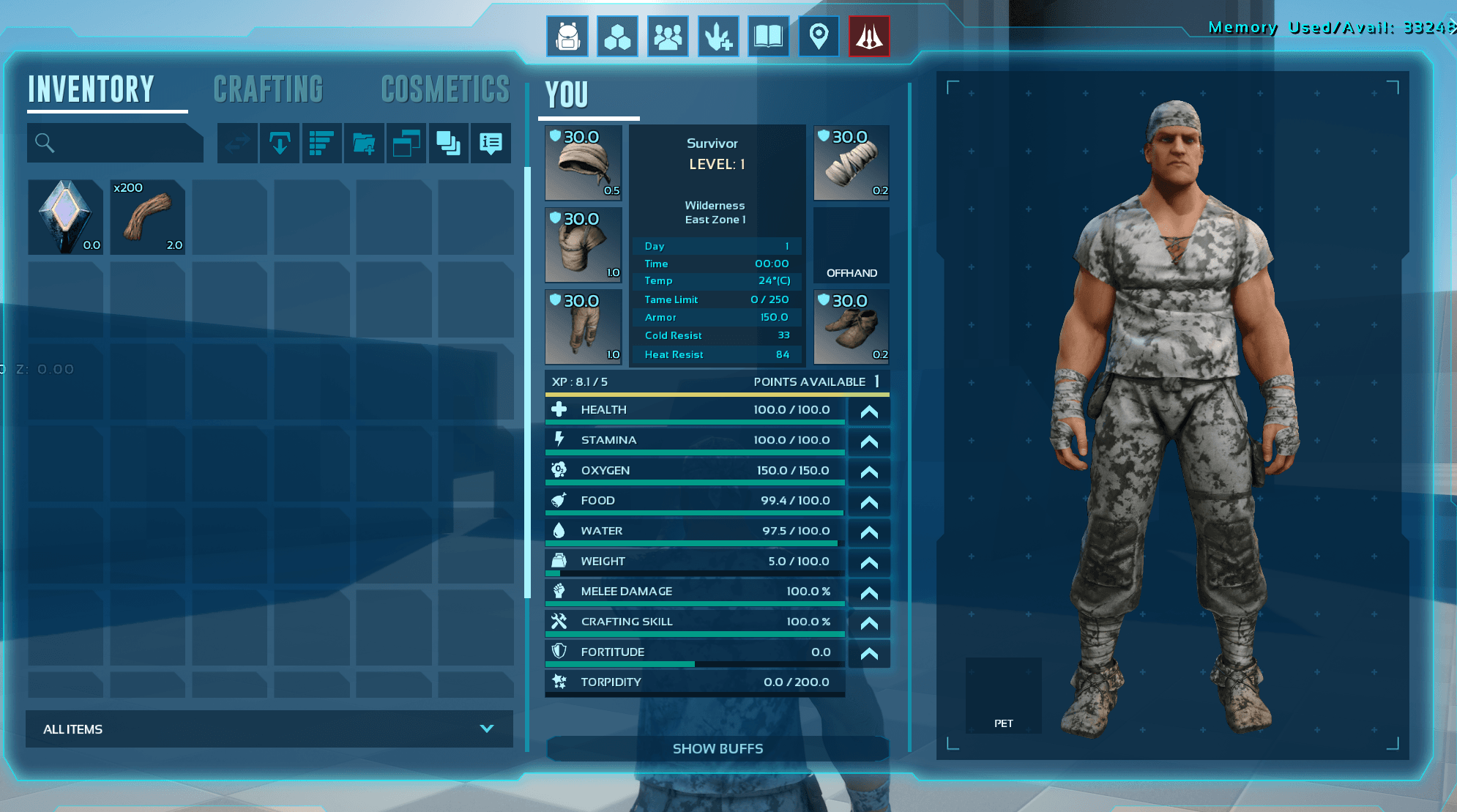Show buffs panel
Viewport: 1457px width, 812px height.
[x=718, y=748]
